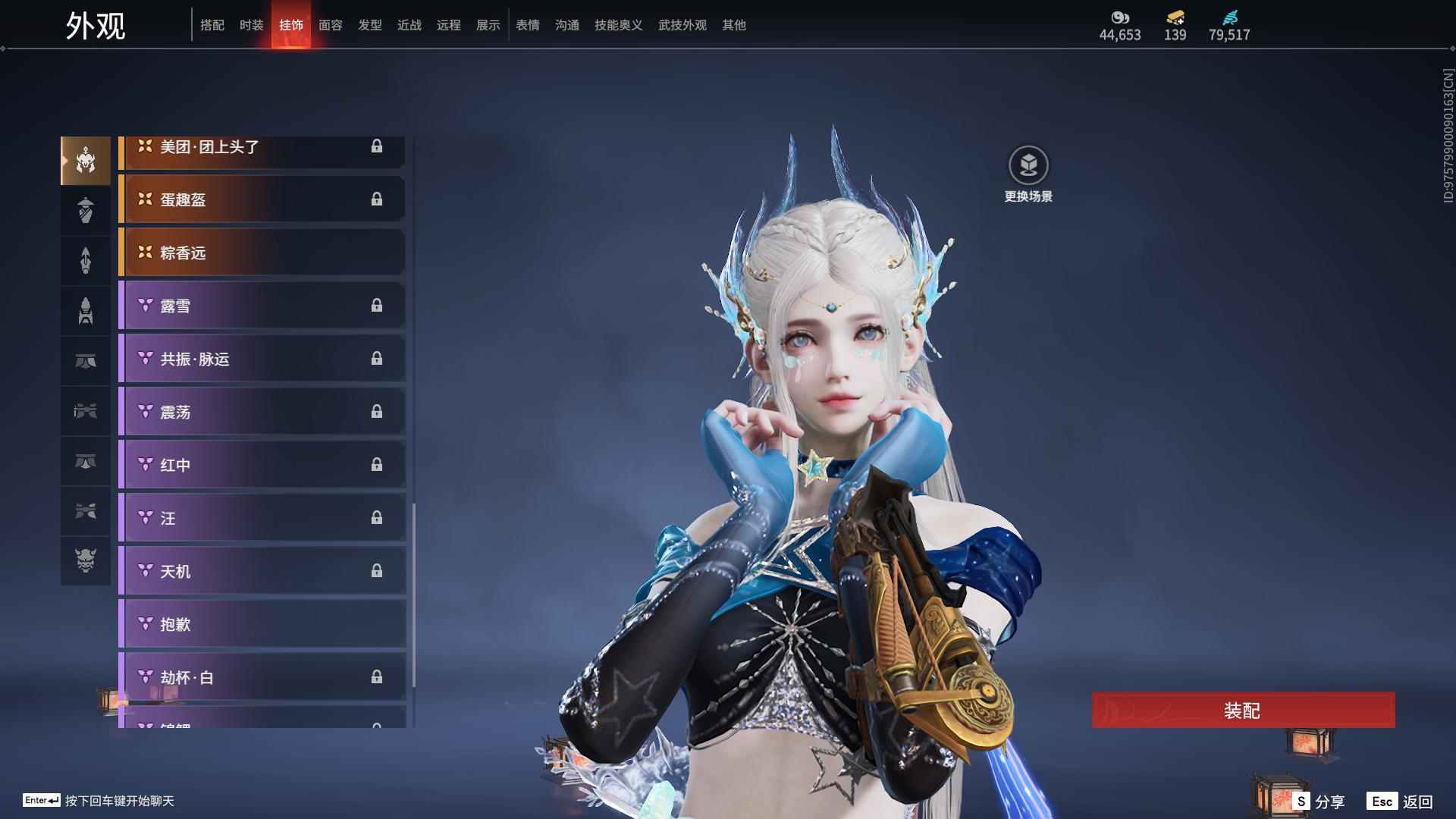Switch to the 搭配 tab
This screenshot has width=1456, height=819.
tap(212, 25)
